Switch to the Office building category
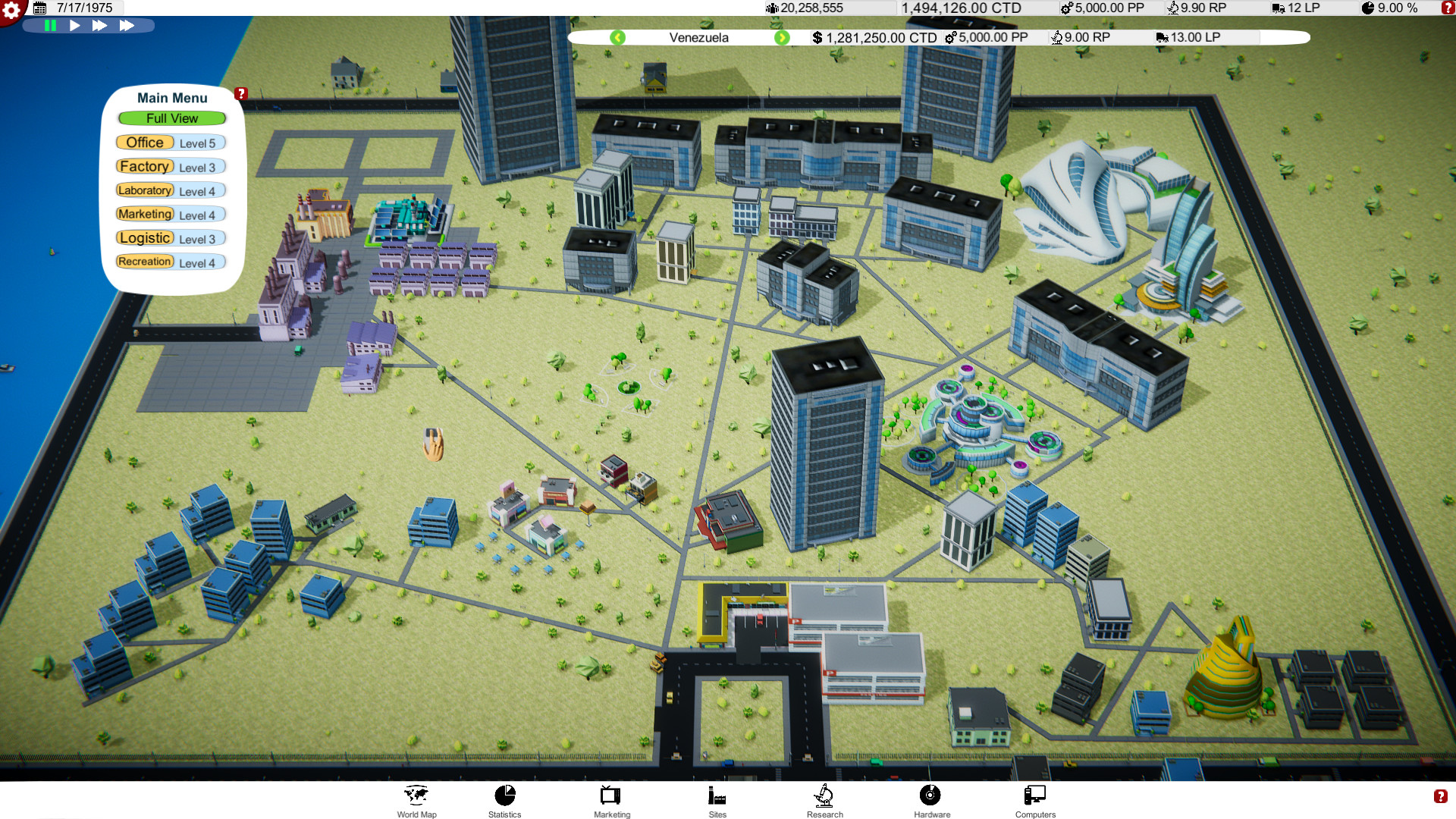This screenshot has height=819, width=1456. pyautogui.click(x=144, y=142)
